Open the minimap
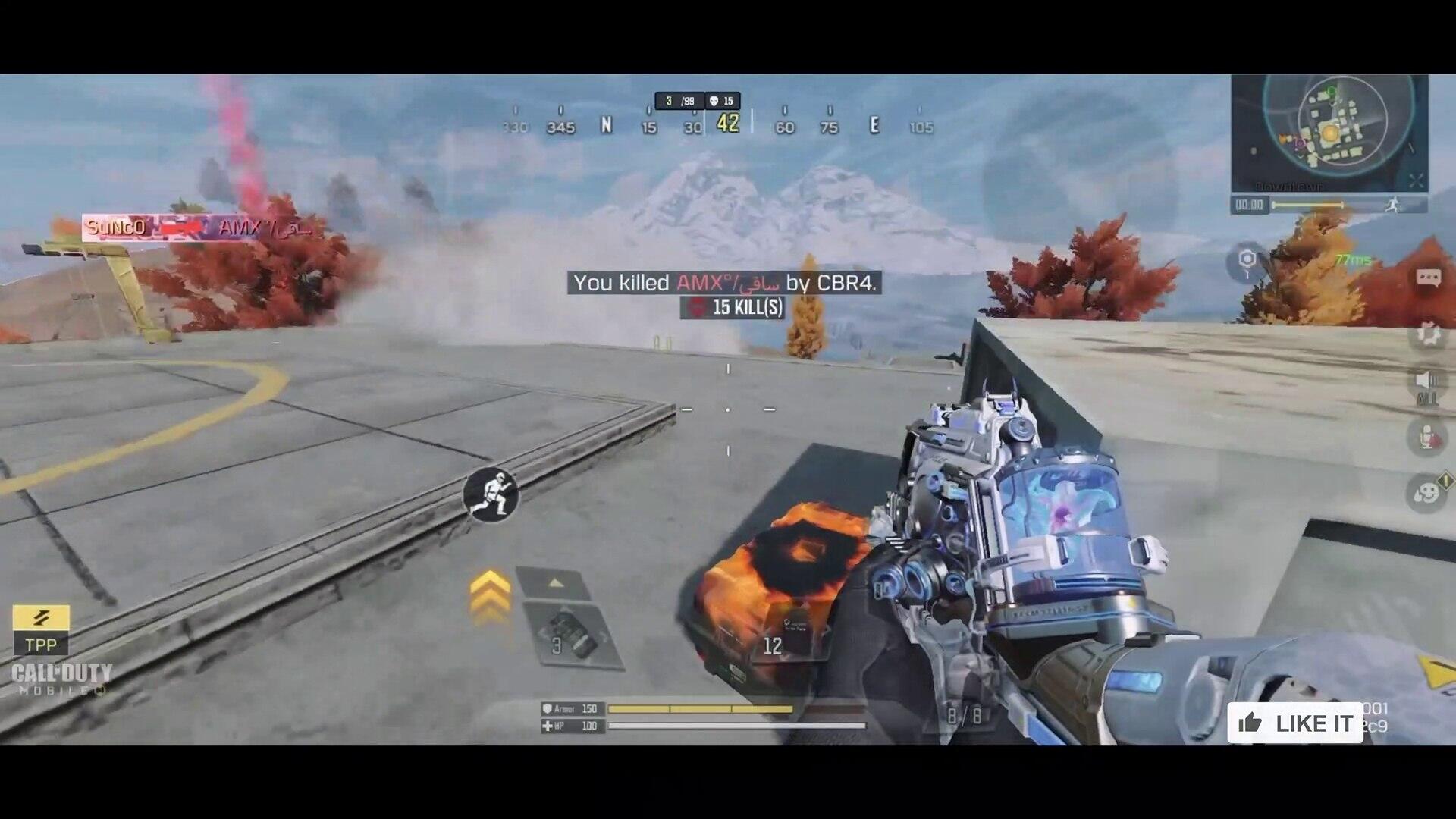The width and height of the screenshot is (1456, 819). pyautogui.click(x=1329, y=130)
